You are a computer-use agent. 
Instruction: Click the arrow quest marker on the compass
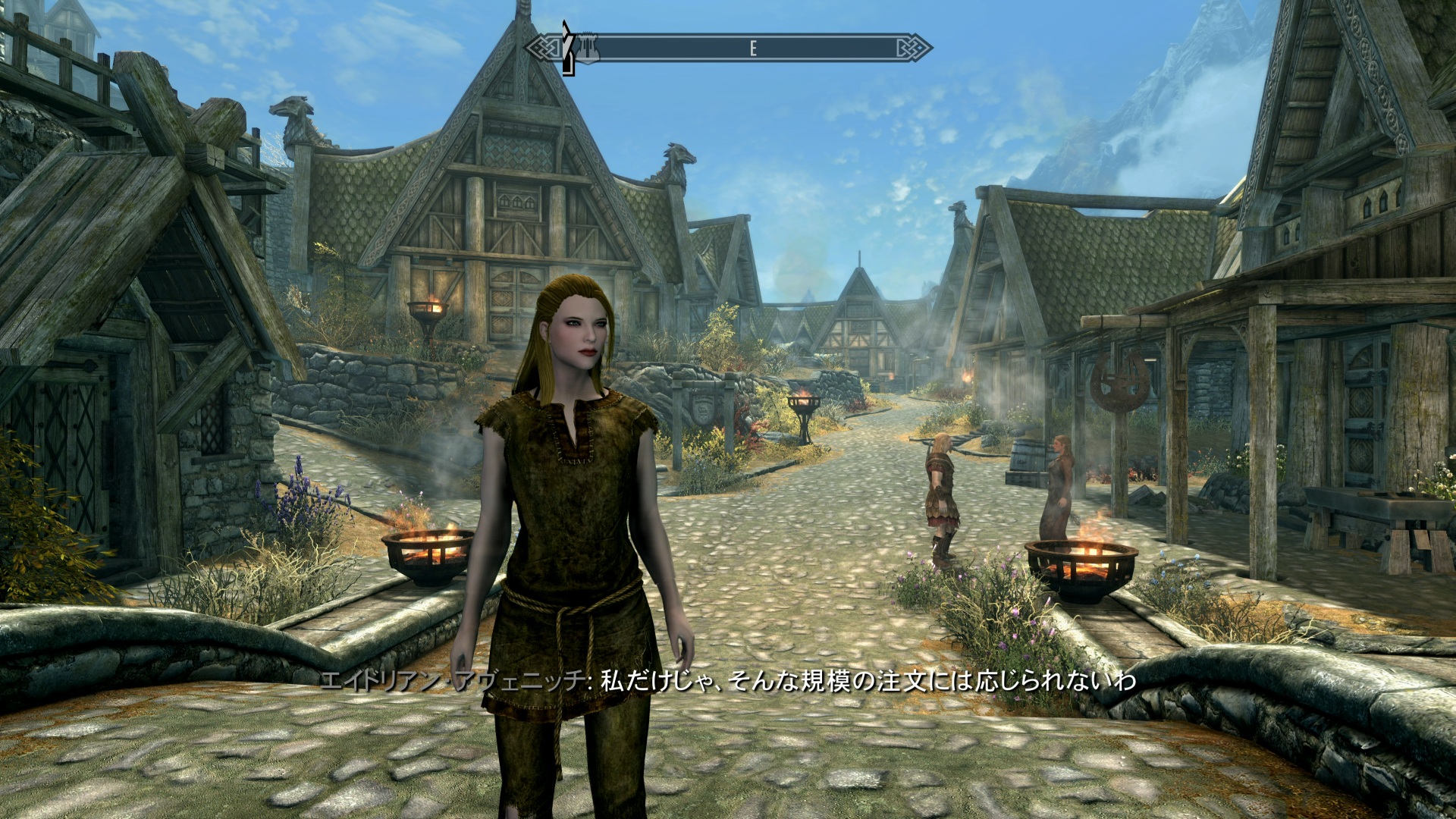(566, 47)
